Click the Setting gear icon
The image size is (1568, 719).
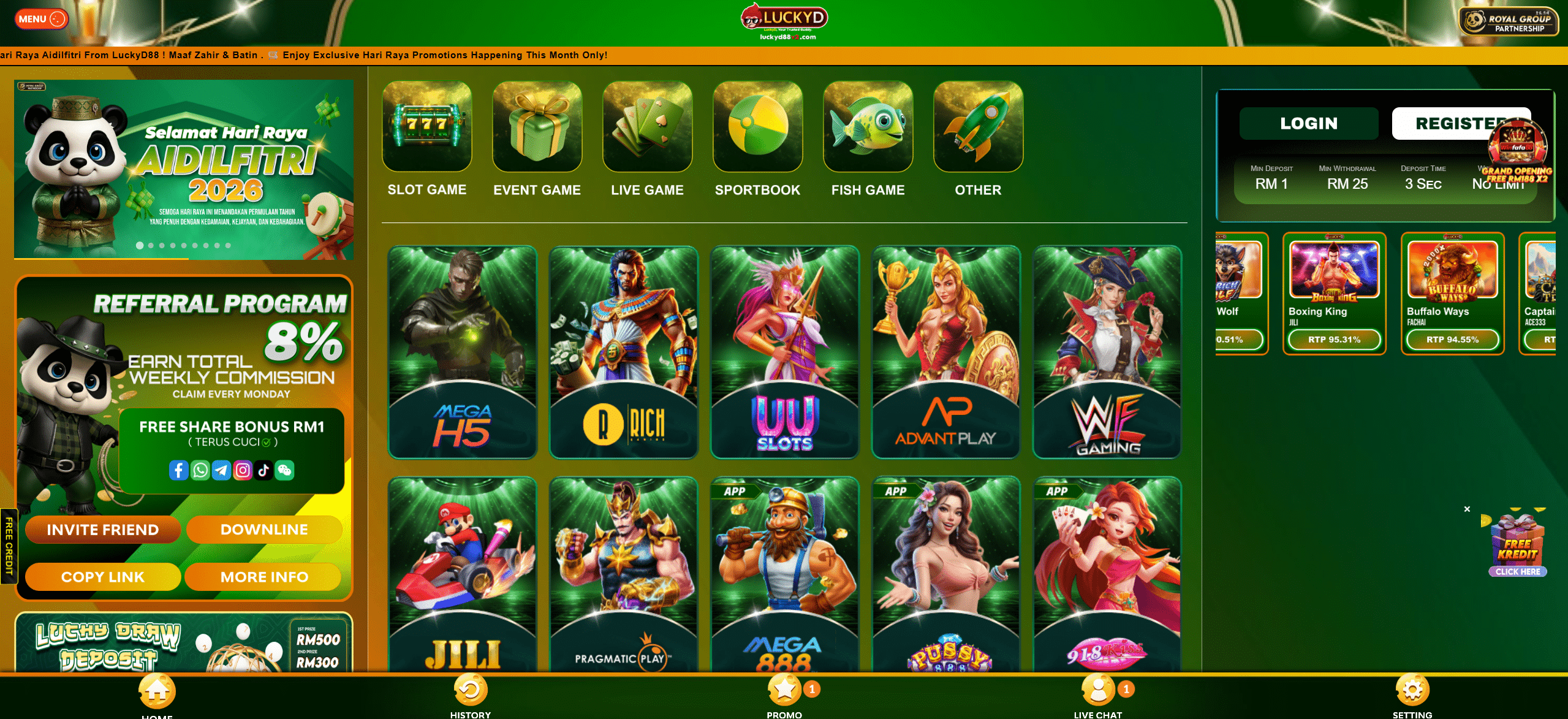click(1411, 690)
